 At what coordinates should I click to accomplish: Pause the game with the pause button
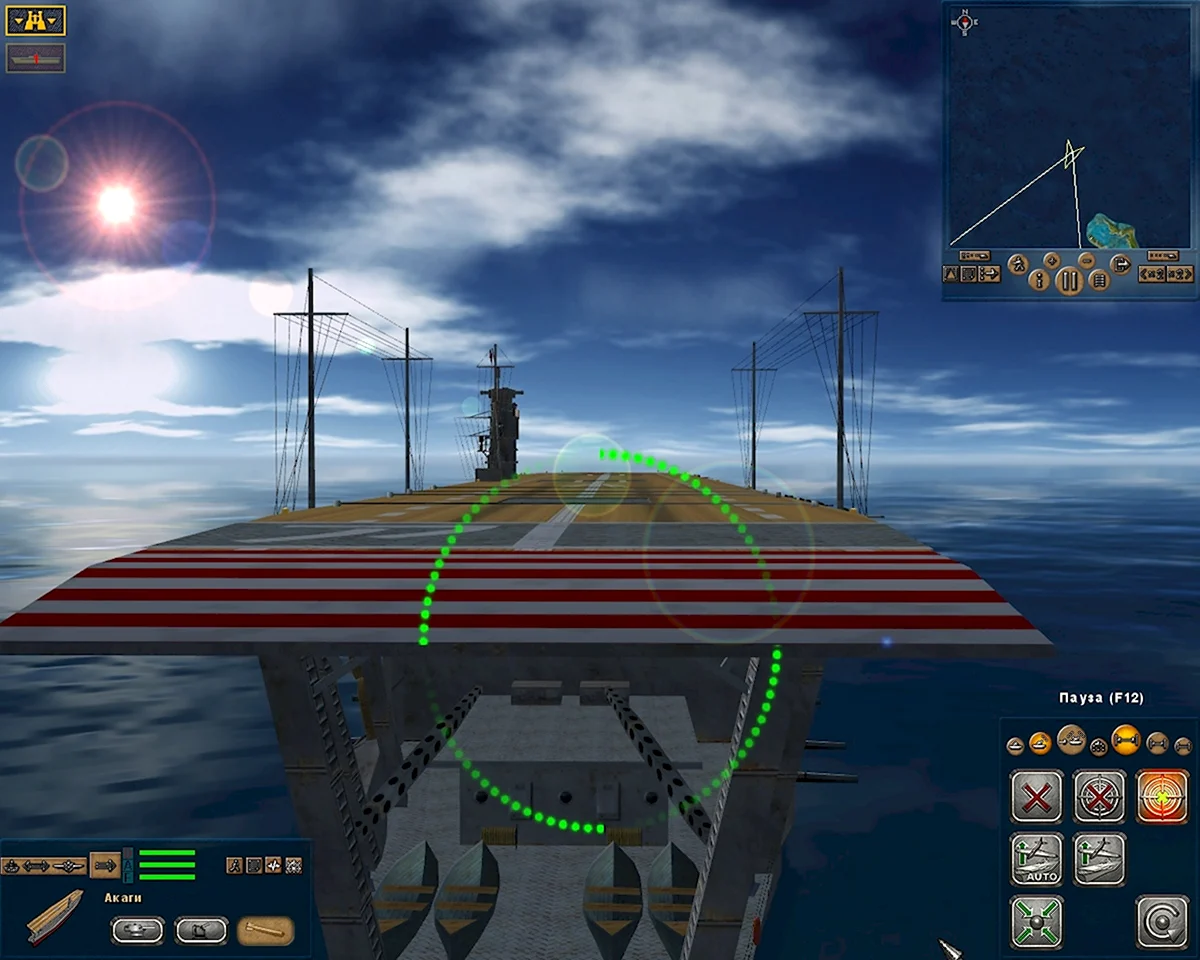(x=1069, y=280)
